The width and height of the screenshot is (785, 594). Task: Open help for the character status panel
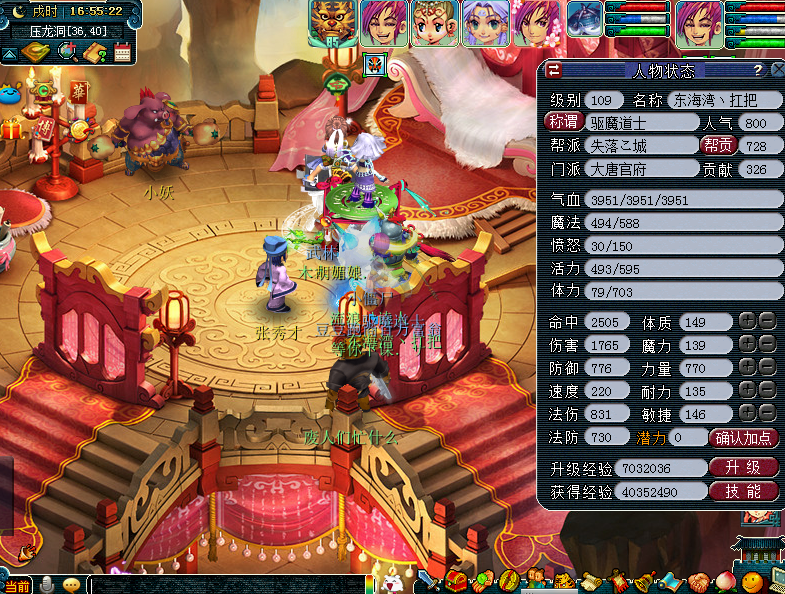tap(757, 70)
